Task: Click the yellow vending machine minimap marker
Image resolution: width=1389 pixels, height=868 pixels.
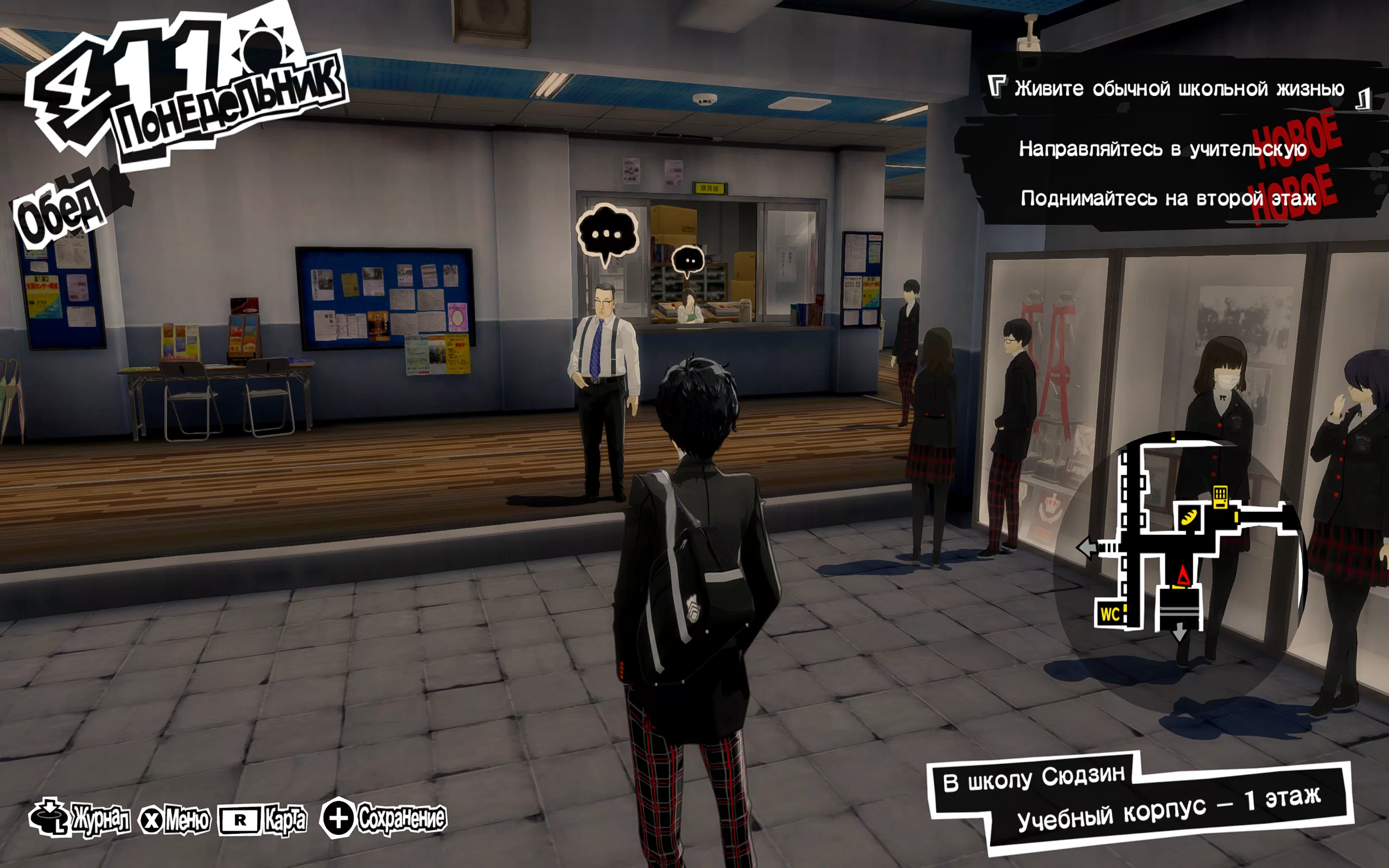Action: pos(1220,496)
